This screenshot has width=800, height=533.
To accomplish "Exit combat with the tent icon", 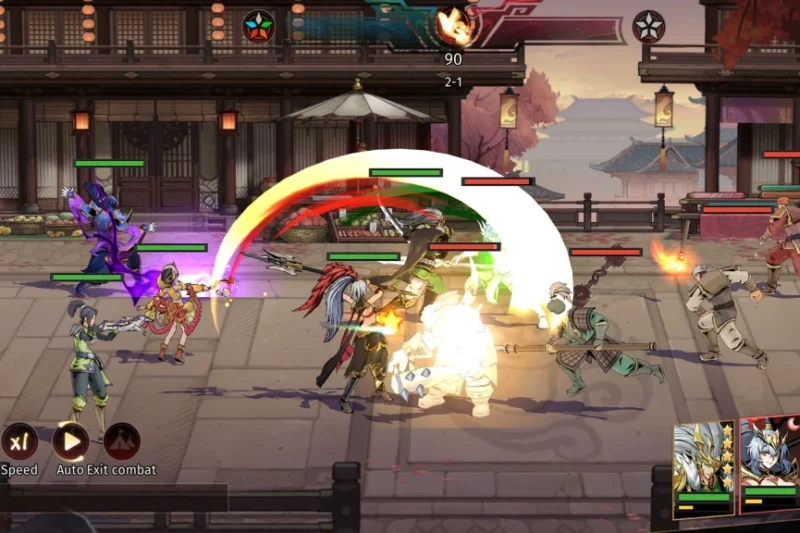I will (x=122, y=441).
